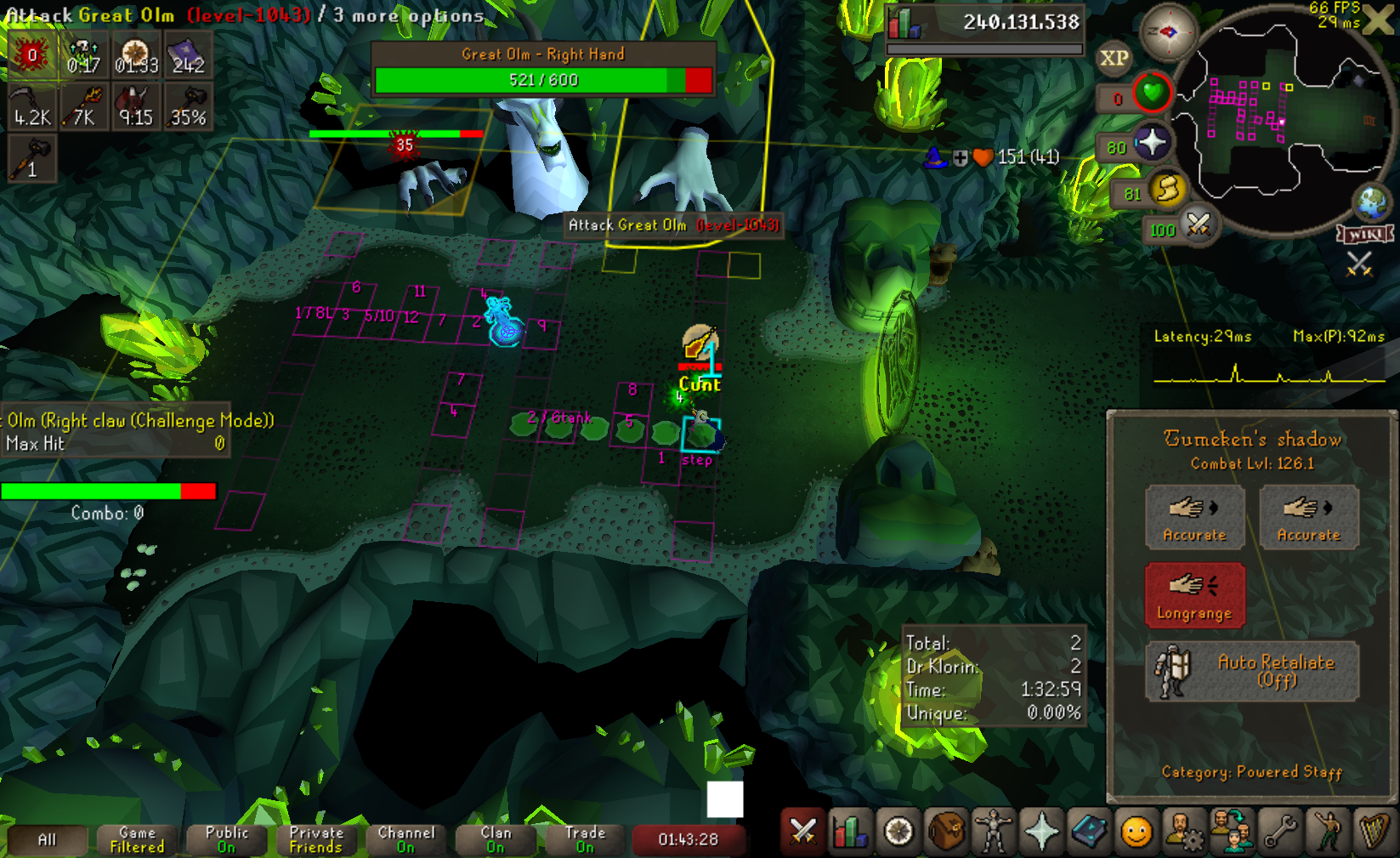Open the Inventory backpack tab

tap(946, 832)
